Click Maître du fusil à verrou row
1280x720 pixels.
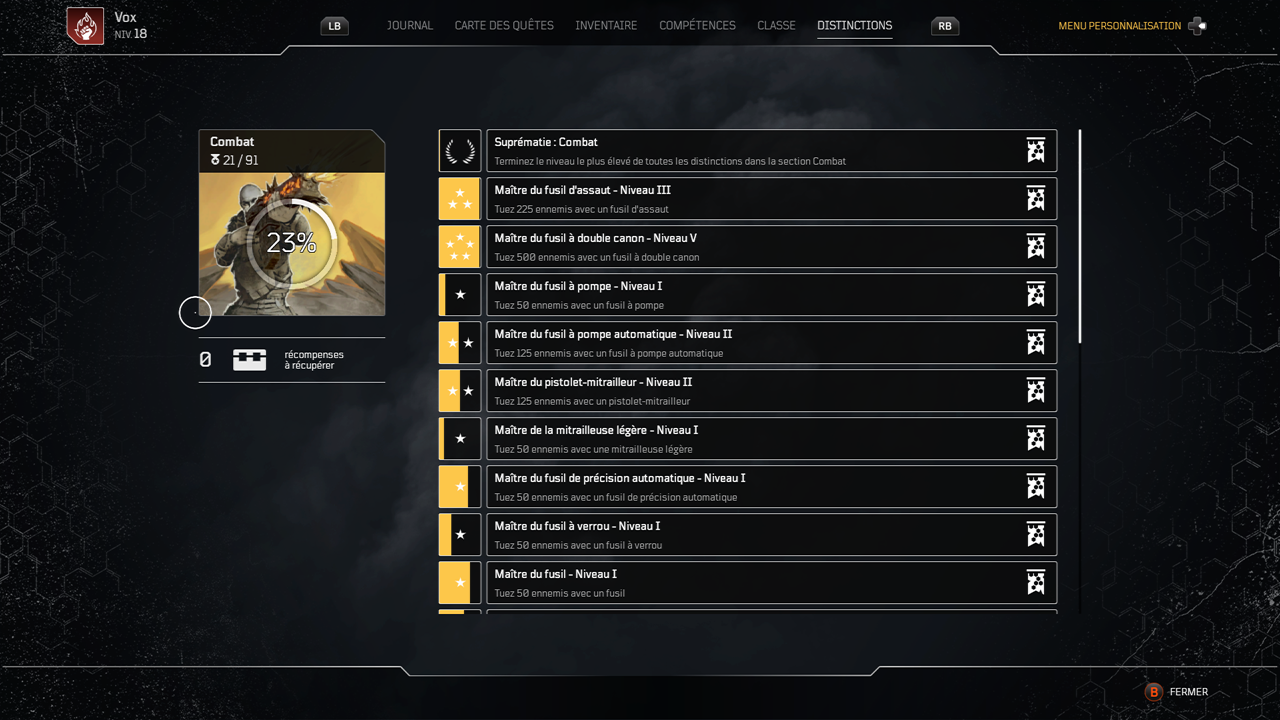771,535
